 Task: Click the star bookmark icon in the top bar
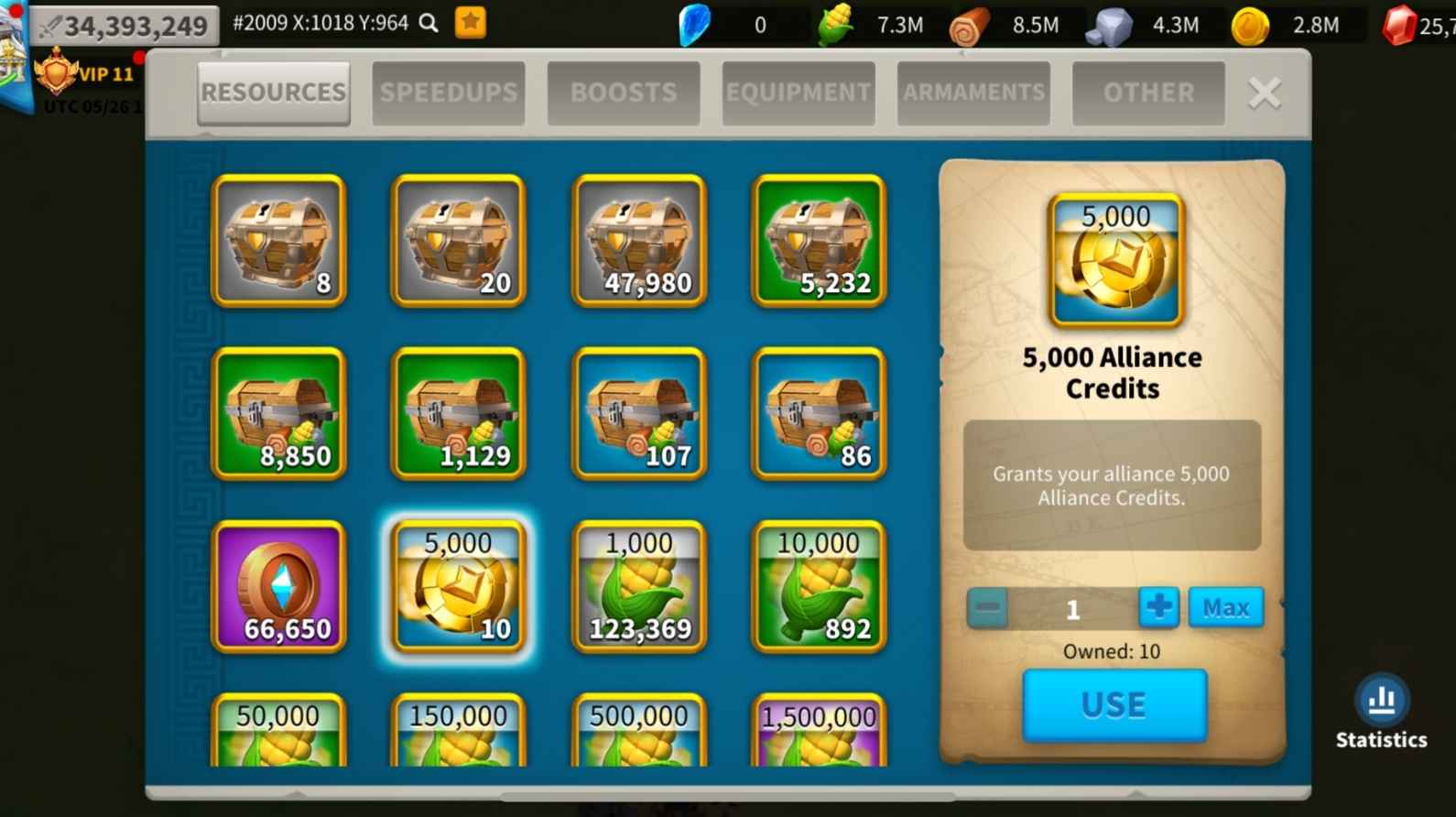470,24
